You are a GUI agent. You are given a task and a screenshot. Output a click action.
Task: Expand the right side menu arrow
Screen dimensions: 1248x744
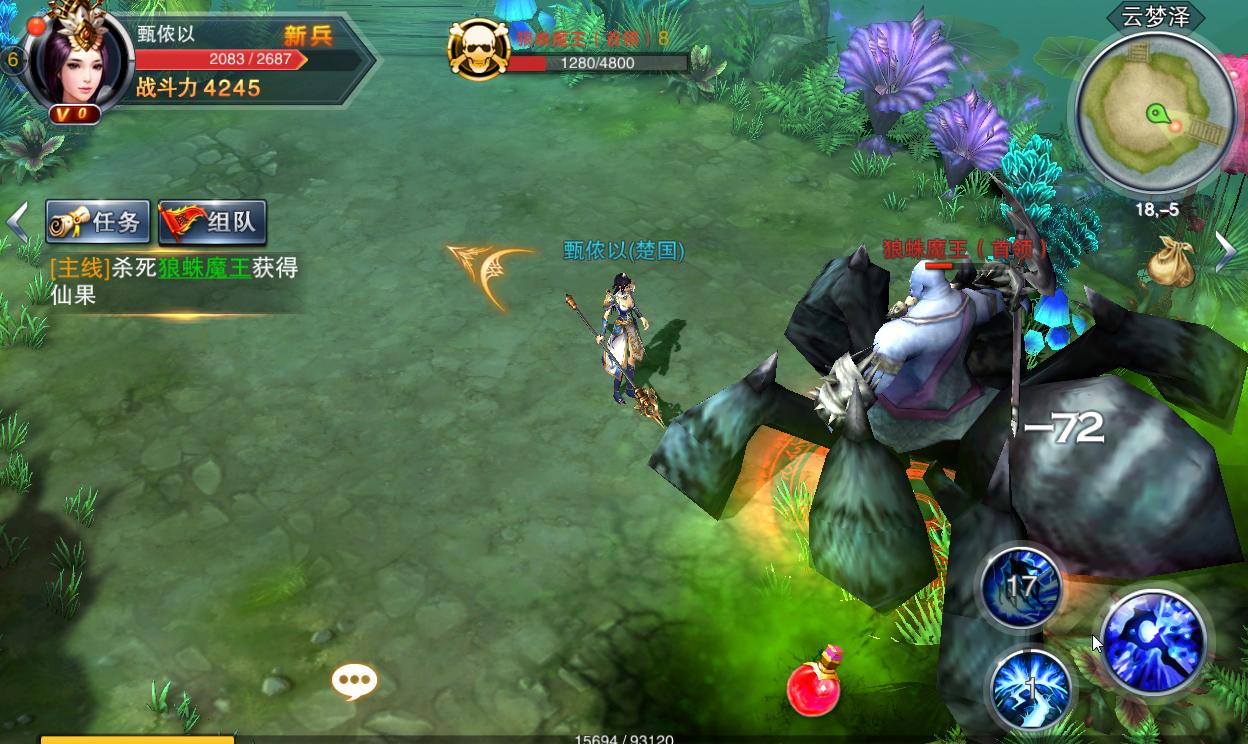coord(1226,252)
